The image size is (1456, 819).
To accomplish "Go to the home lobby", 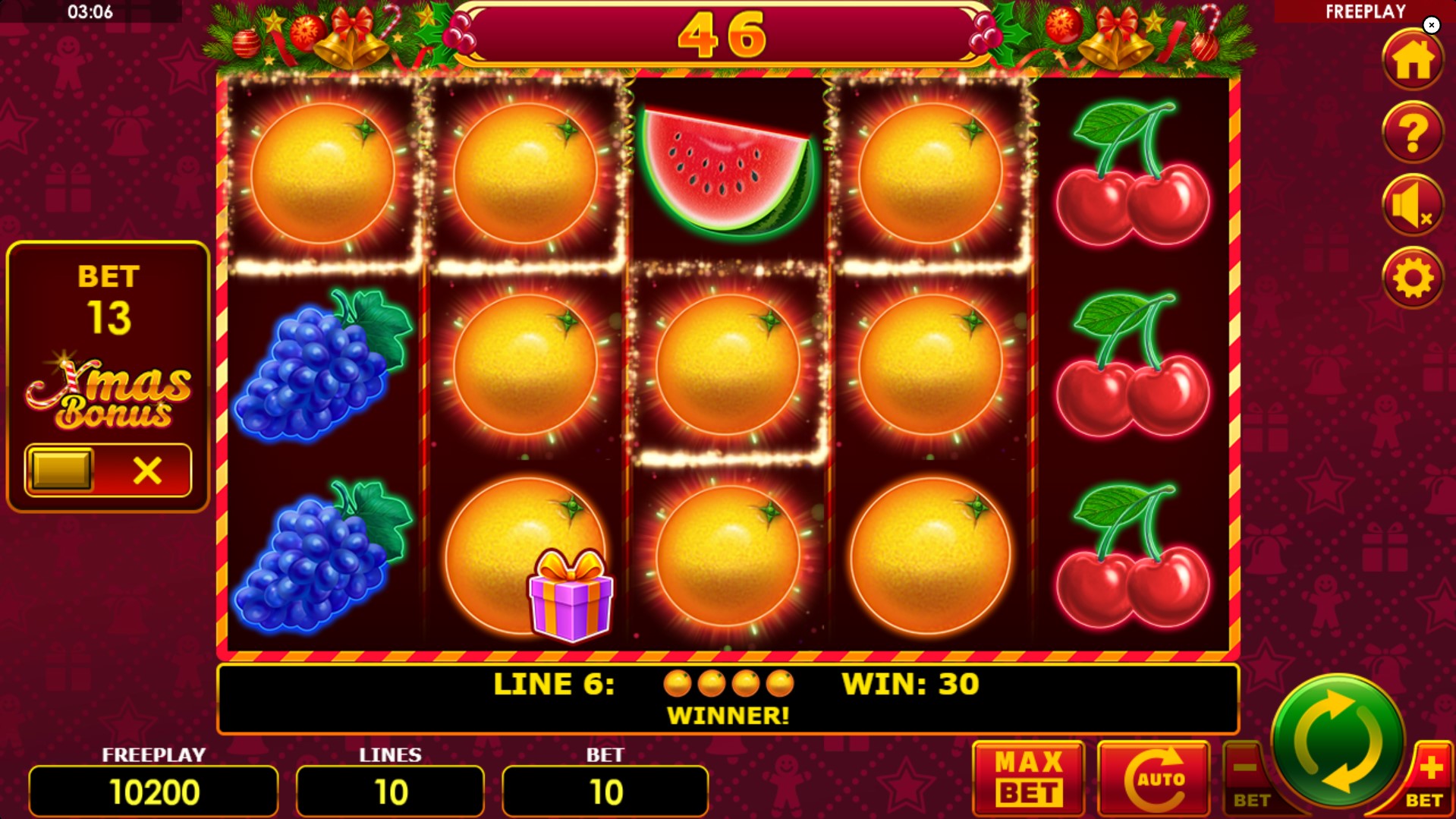I will click(1412, 61).
